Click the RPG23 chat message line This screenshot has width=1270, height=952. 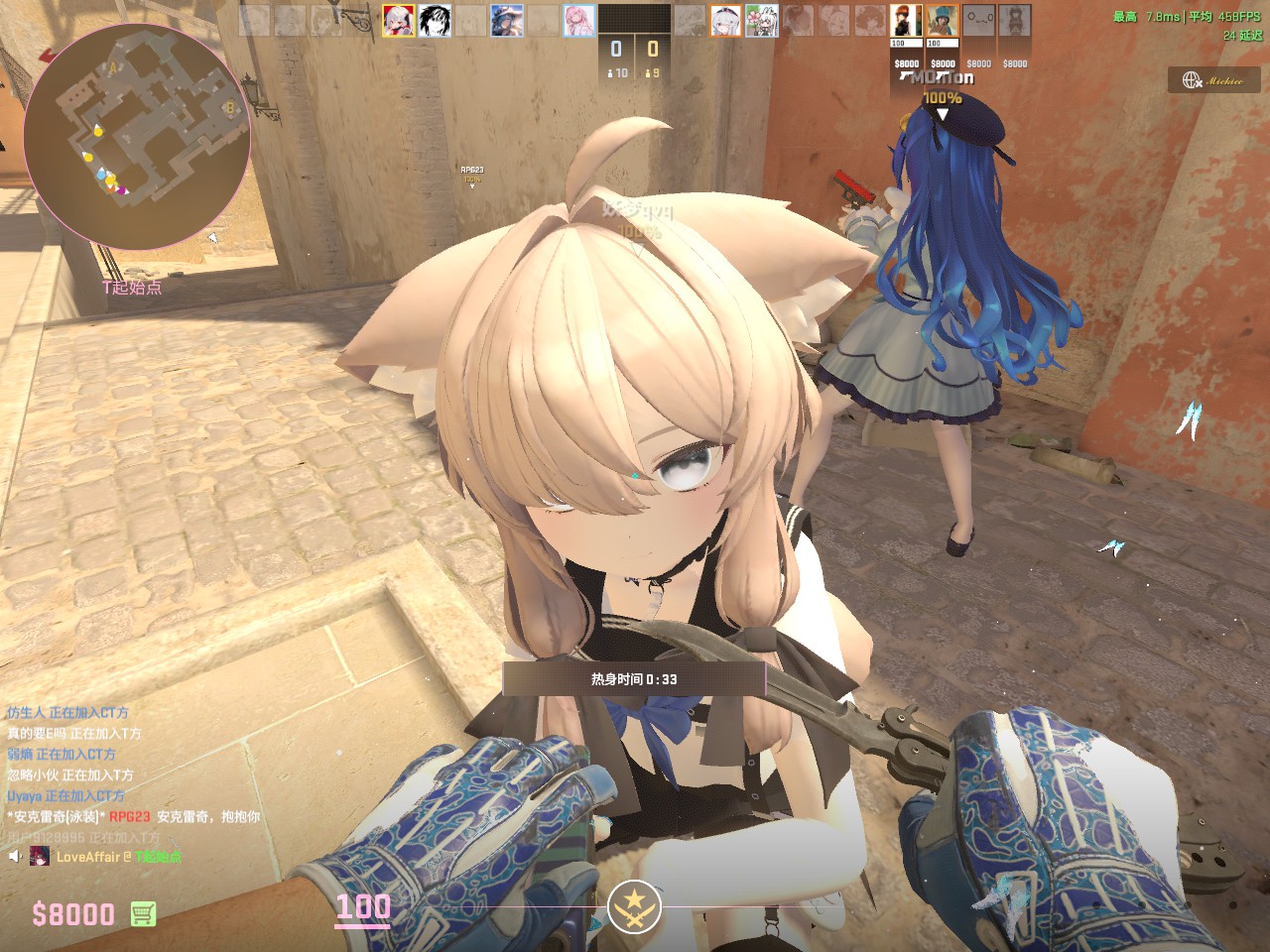(x=134, y=816)
